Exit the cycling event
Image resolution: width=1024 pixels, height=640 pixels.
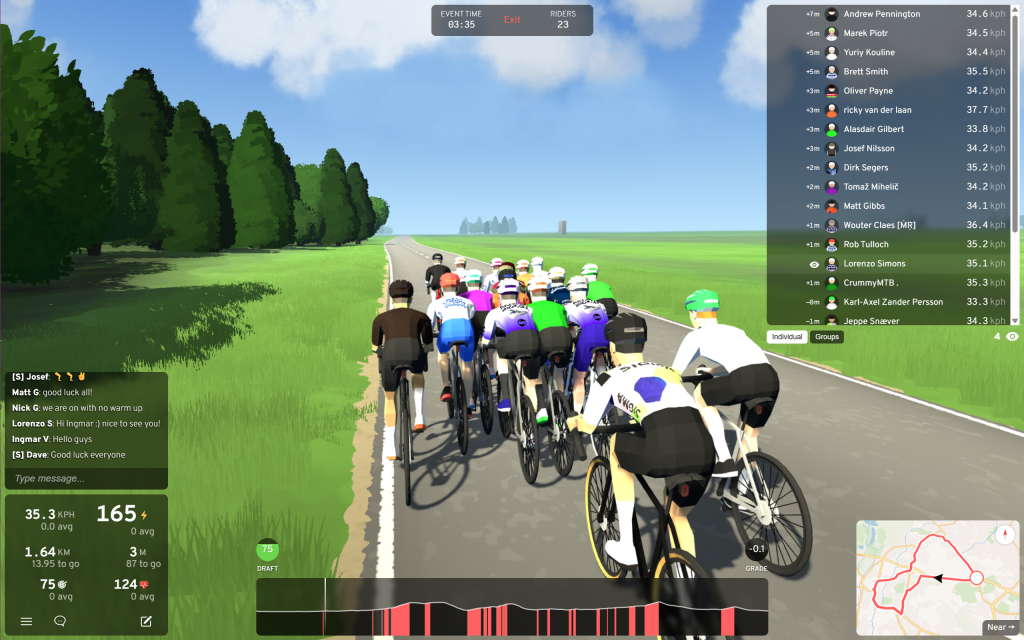[x=512, y=20]
